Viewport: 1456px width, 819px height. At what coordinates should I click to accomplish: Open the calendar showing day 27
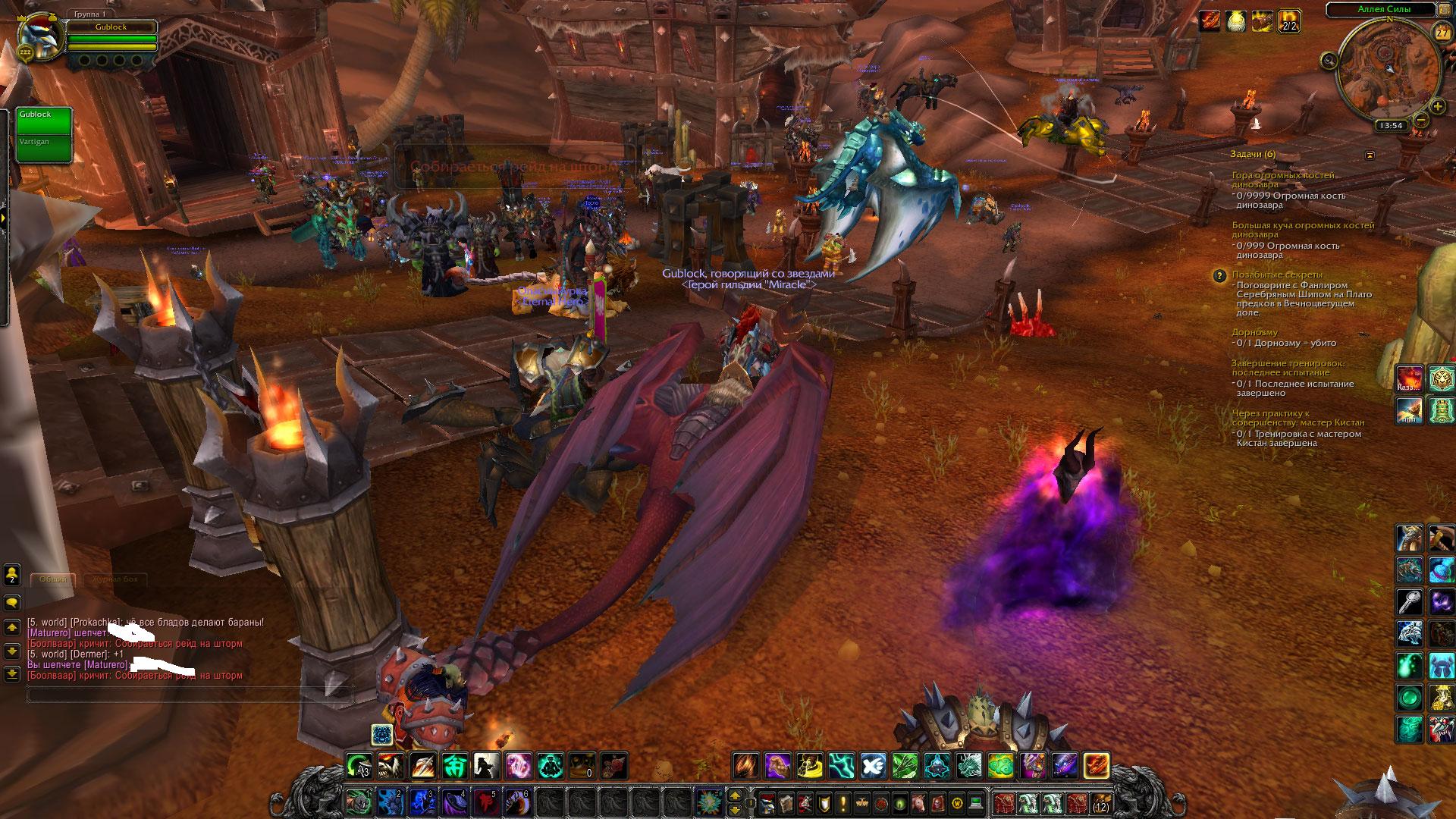coord(1442,33)
